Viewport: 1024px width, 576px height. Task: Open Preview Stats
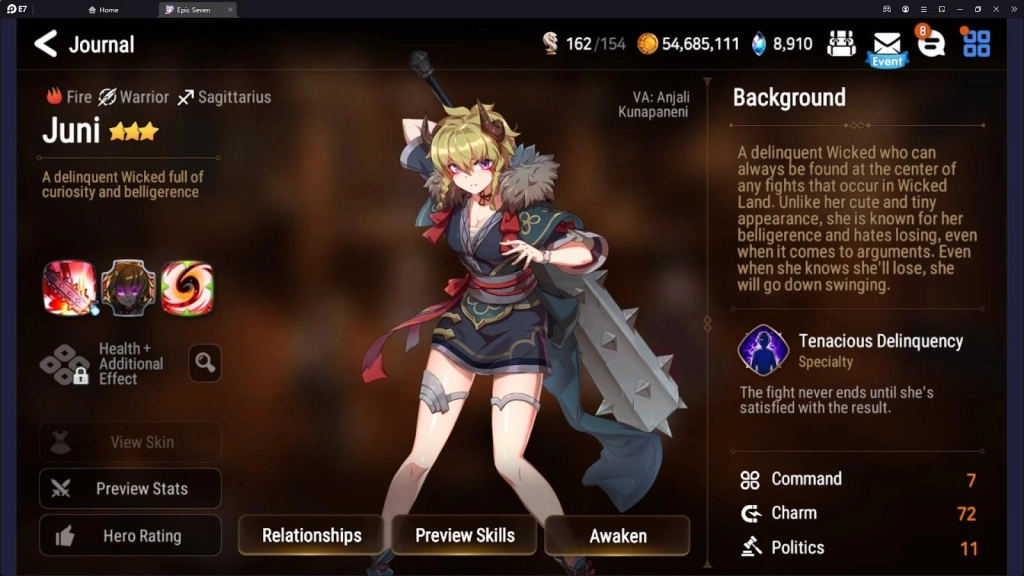click(x=130, y=489)
